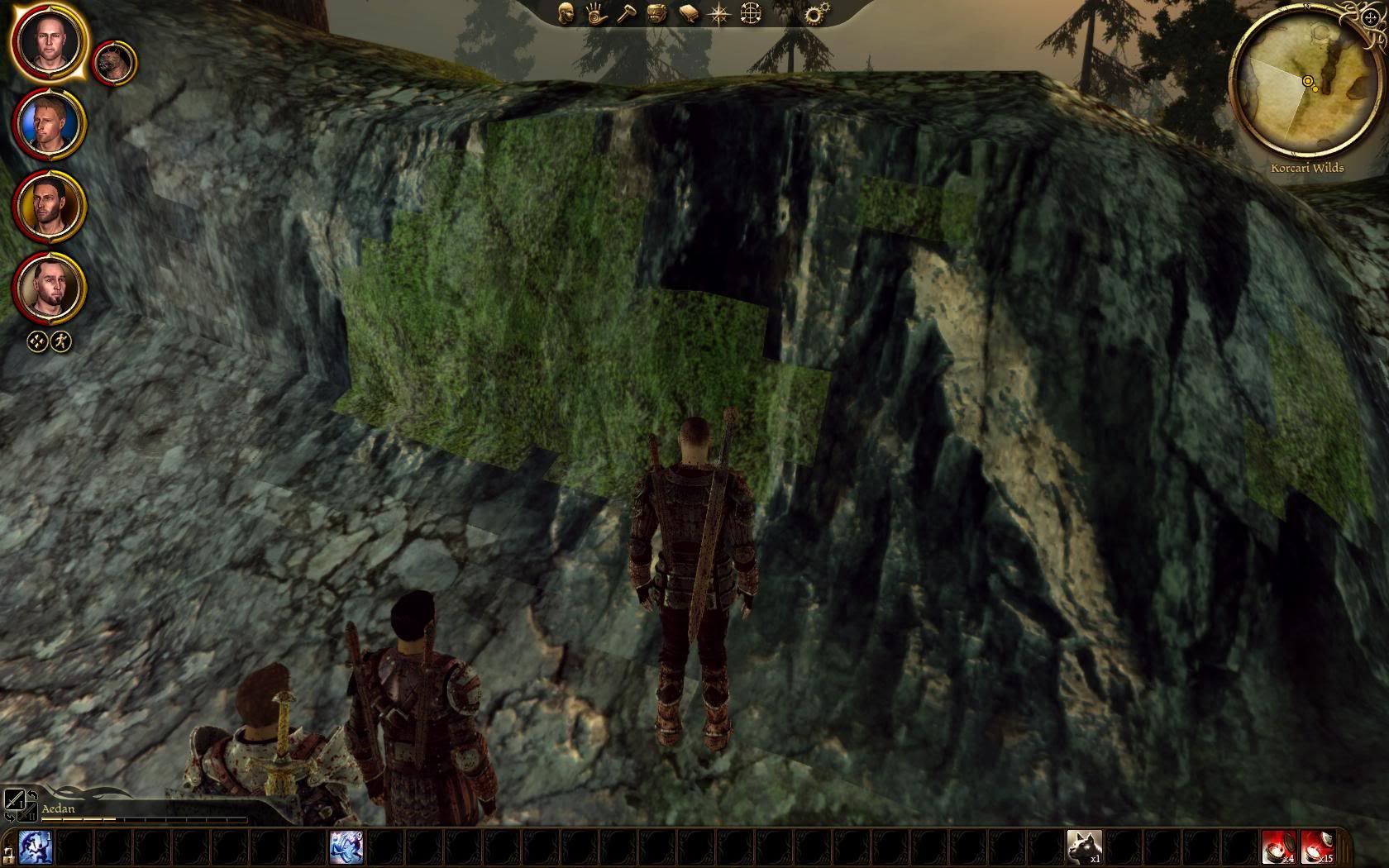
Task: Select the bottom party member portrait
Action: [49, 286]
